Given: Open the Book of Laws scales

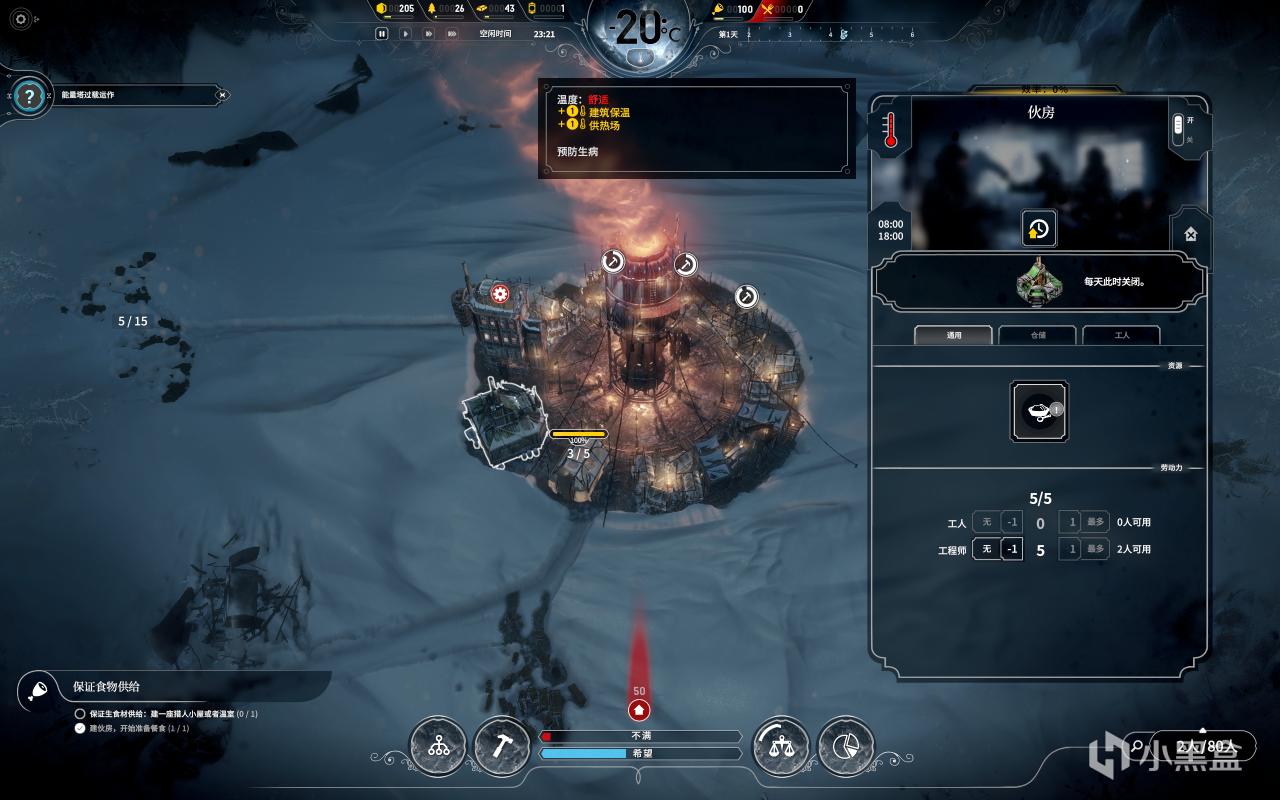Looking at the screenshot, I should tap(781, 746).
